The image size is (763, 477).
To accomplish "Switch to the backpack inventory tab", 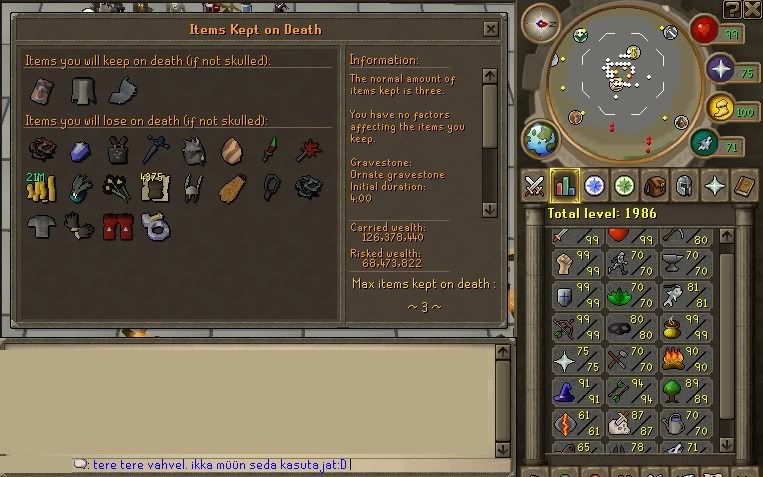I will (x=655, y=186).
